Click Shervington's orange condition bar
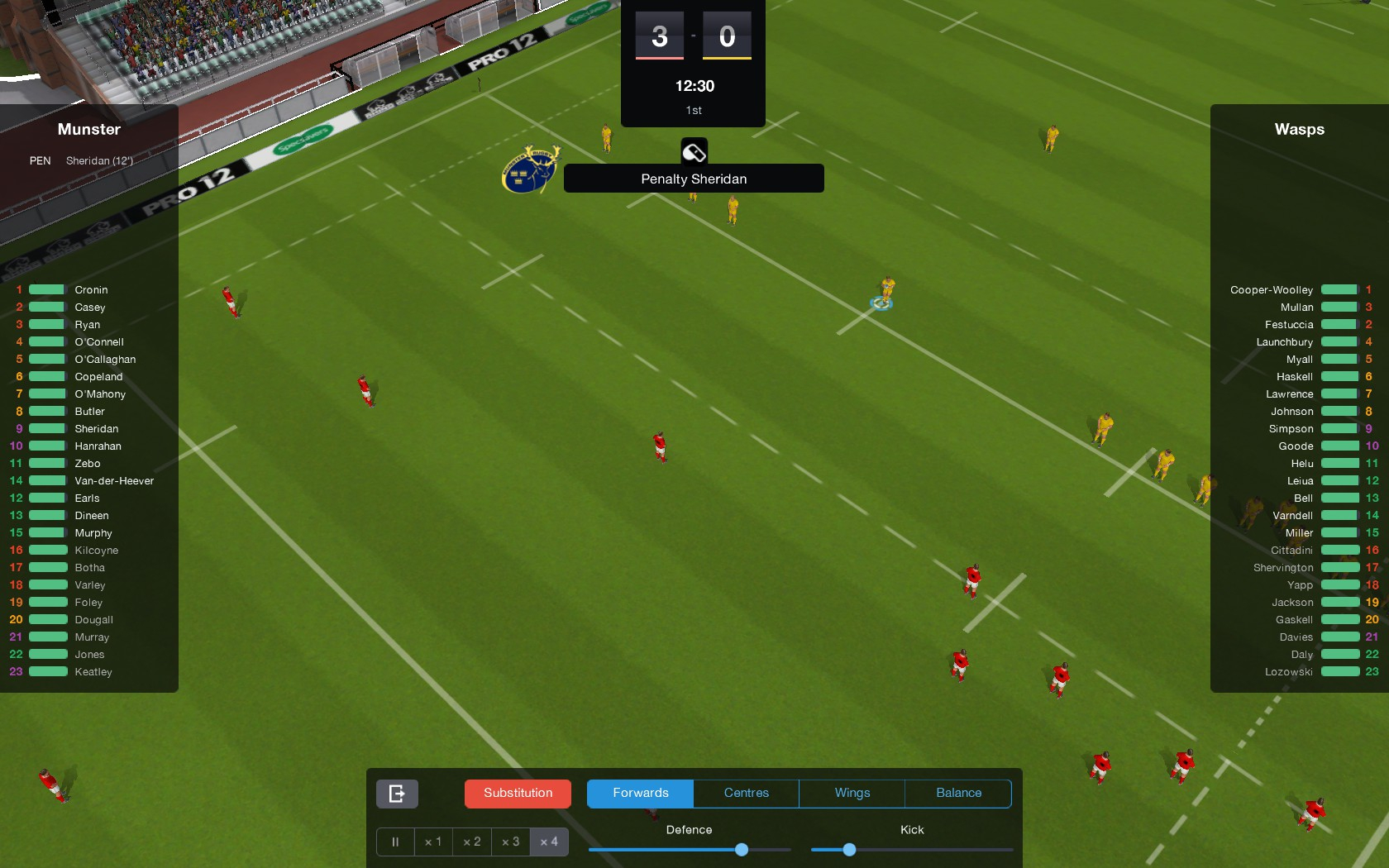The width and height of the screenshot is (1389, 868). click(x=1339, y=568)
